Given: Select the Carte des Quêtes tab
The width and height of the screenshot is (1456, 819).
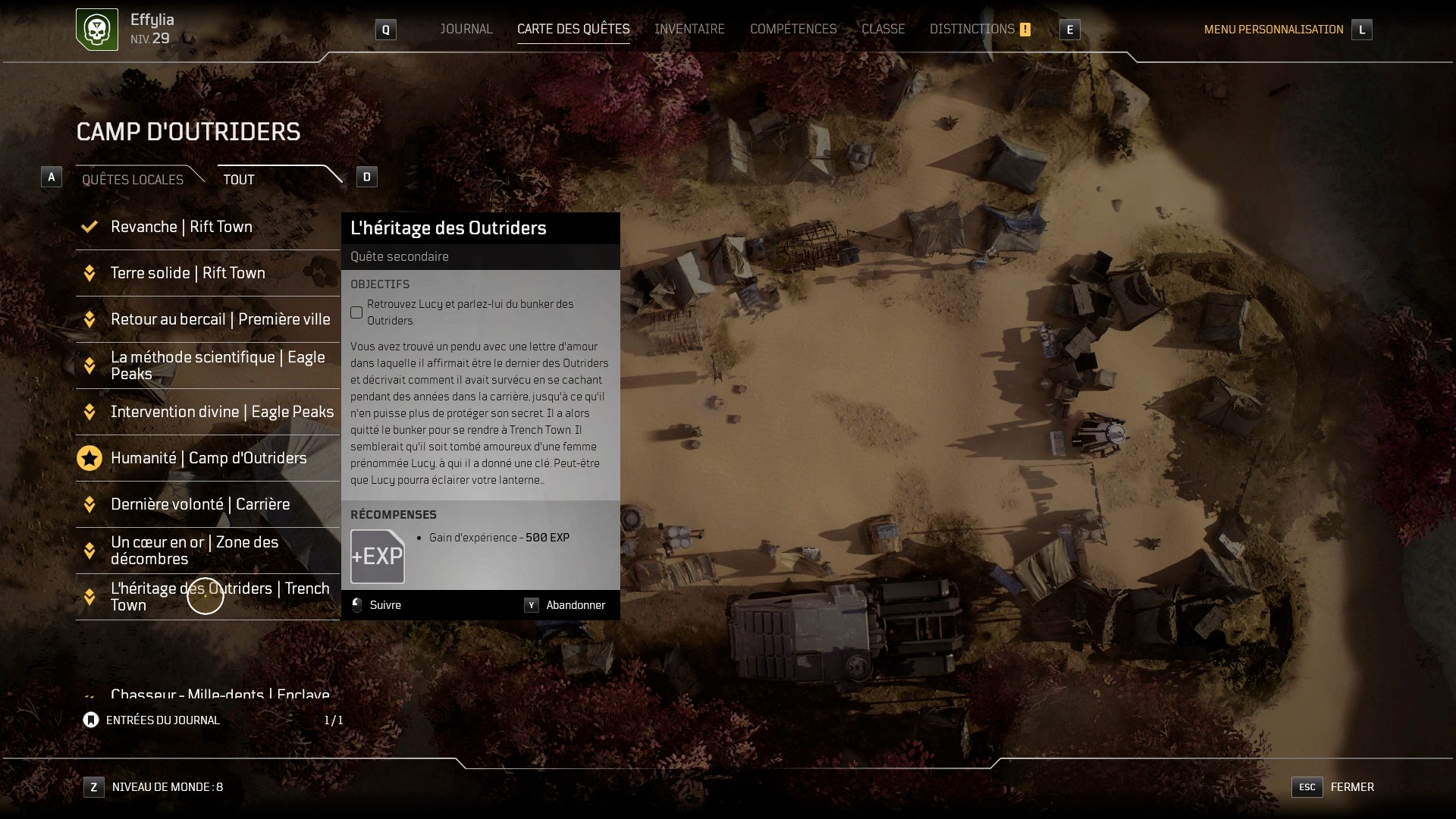Looking at the screenshot, I should (x=573, y=29).
